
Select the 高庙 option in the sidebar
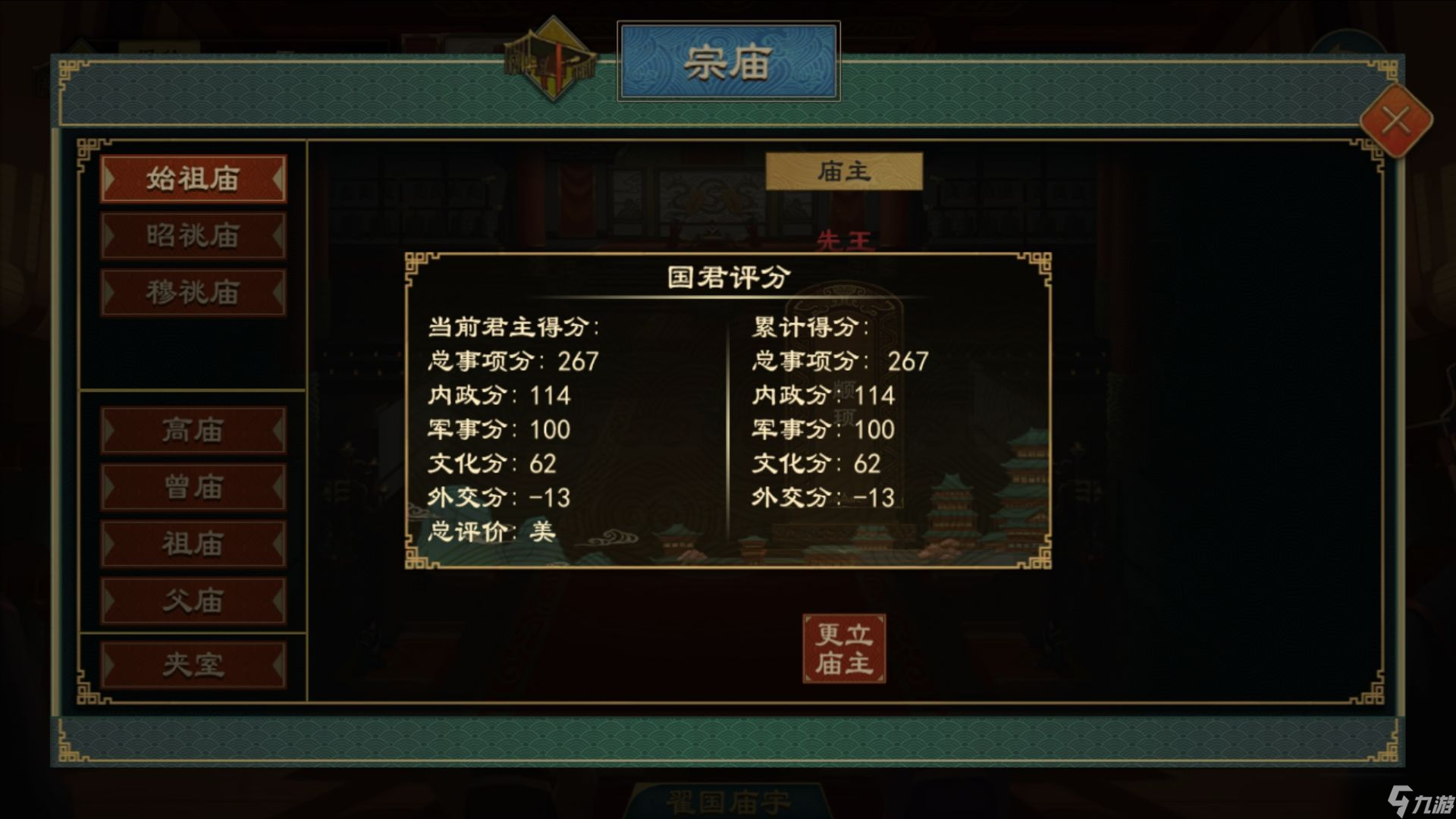pos(193,431)
